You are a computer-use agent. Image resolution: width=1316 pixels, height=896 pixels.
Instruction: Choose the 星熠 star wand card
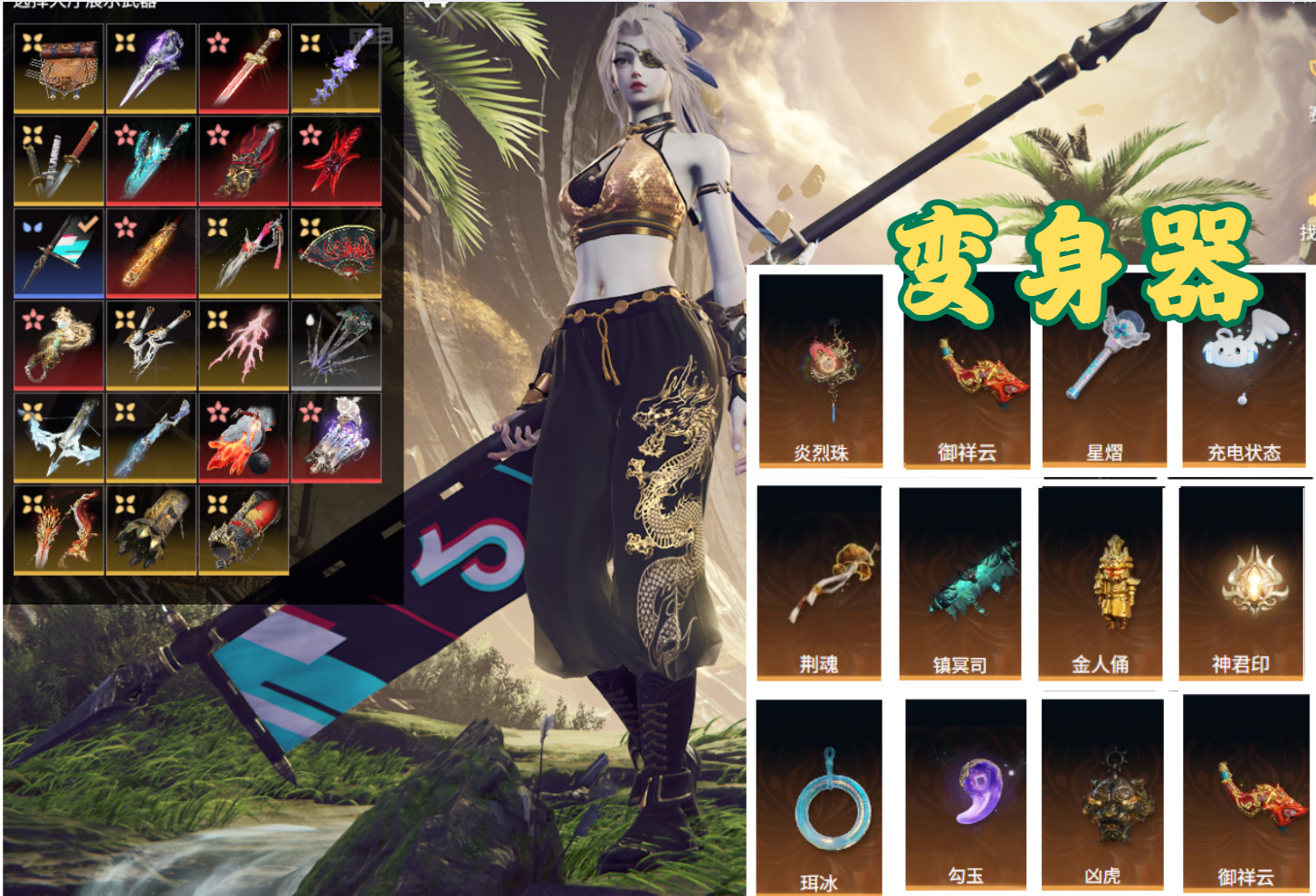point(1104,371)
